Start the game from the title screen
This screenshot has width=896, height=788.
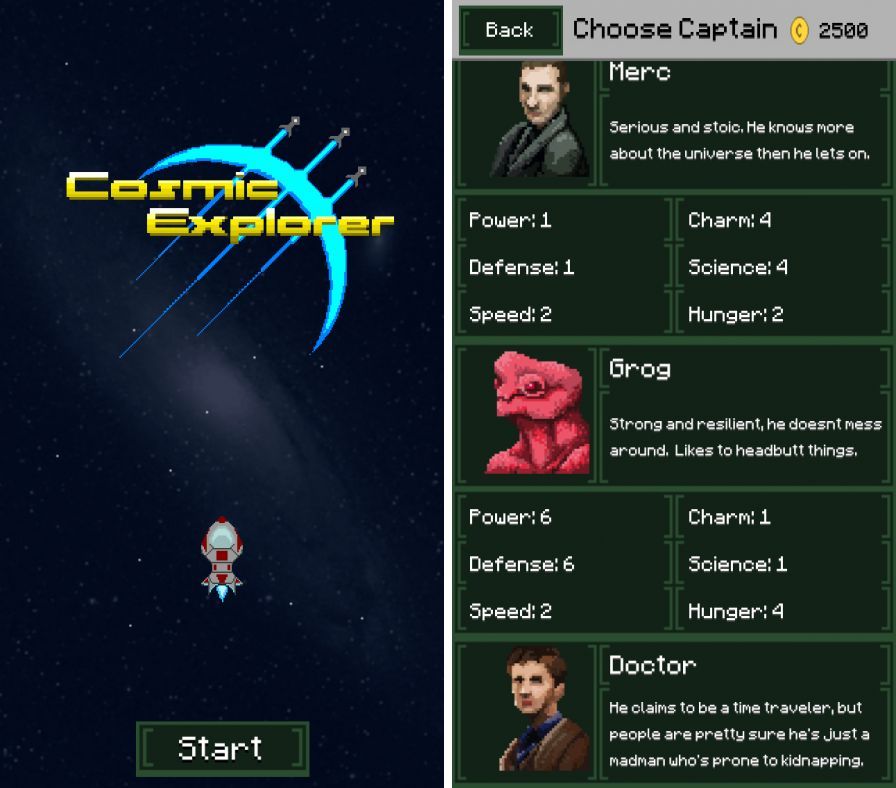pos(221,748)
